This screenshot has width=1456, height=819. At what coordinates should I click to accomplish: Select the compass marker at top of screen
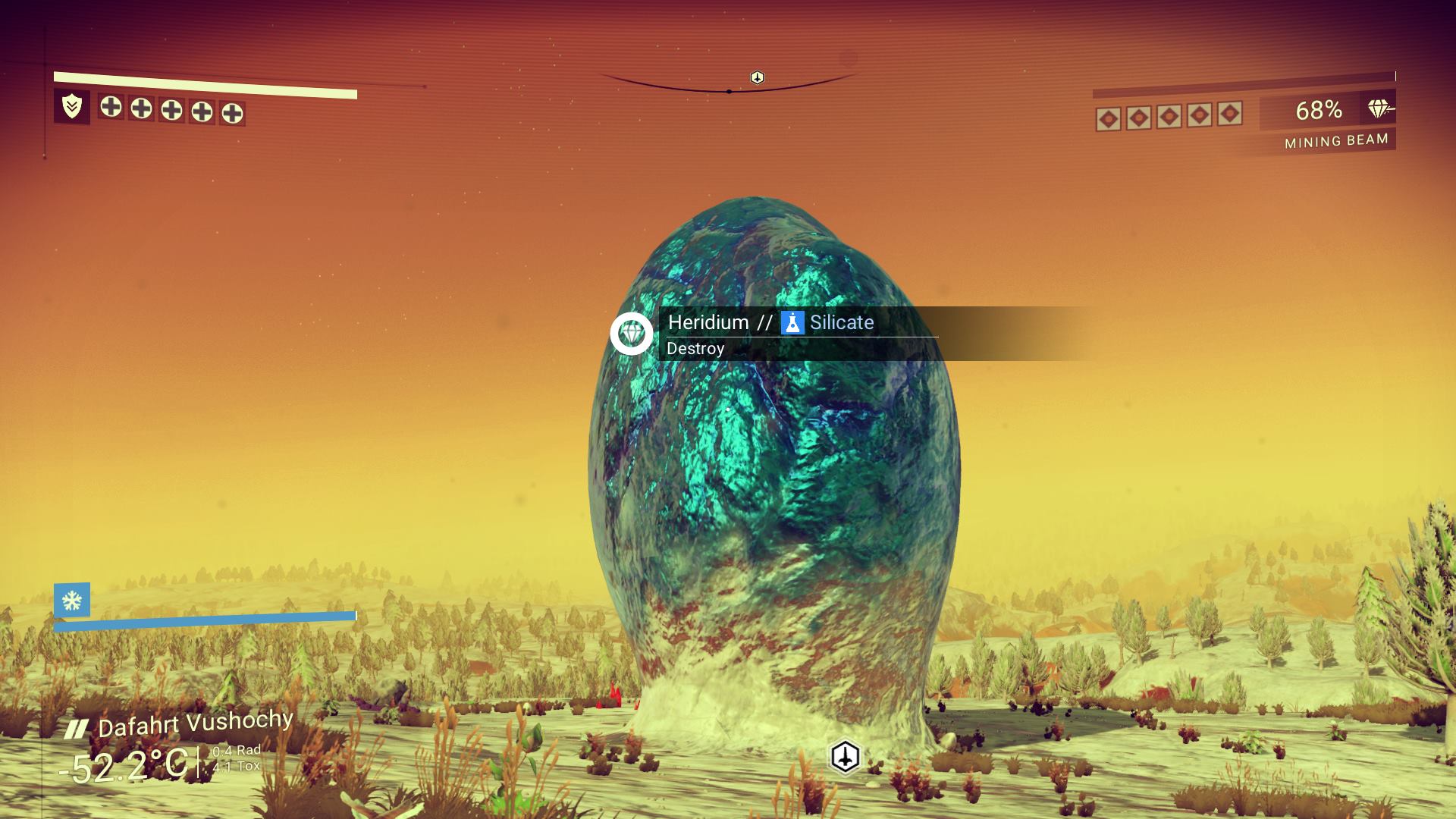(x=756, y=77)
